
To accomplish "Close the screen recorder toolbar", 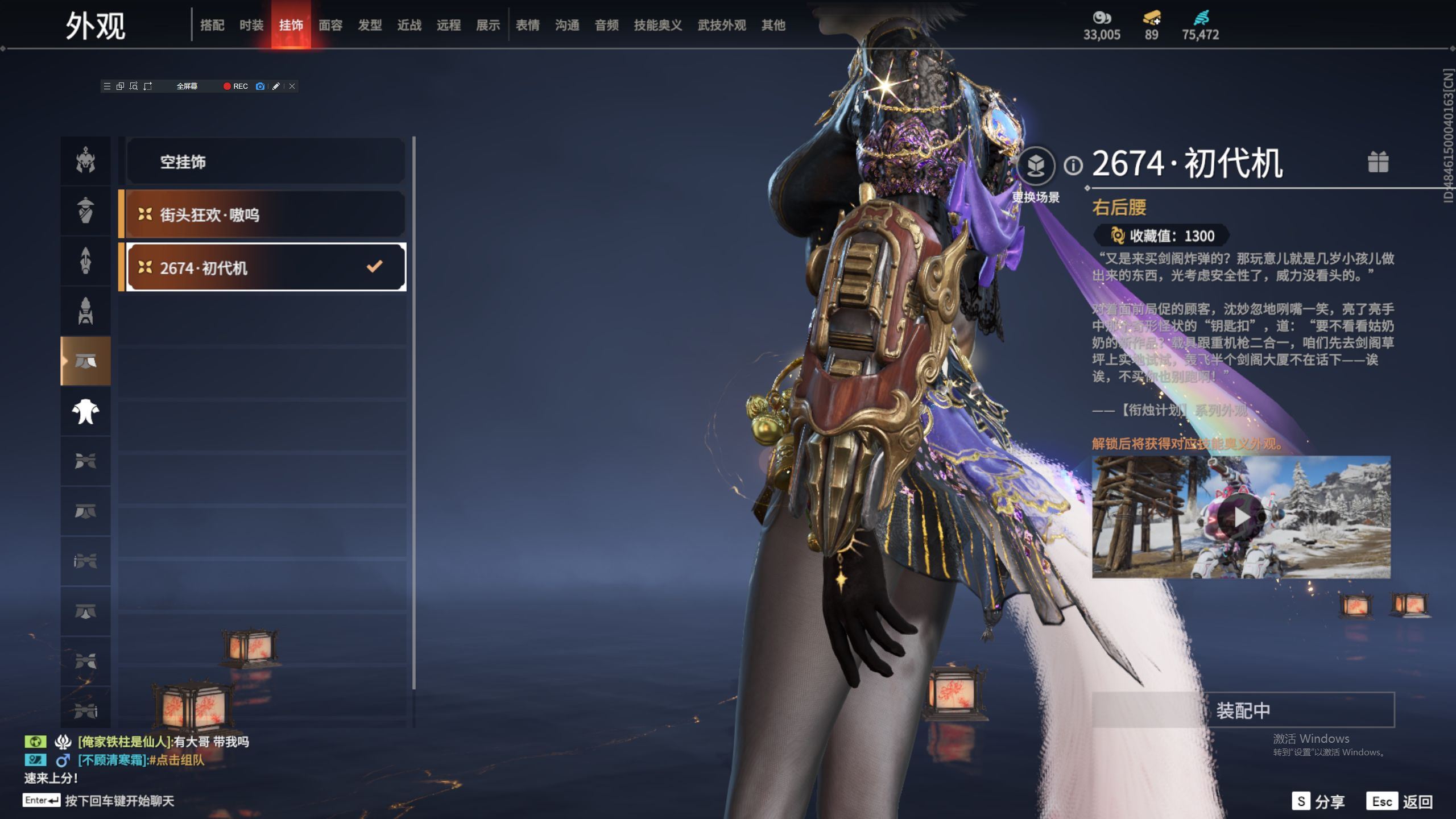I will (292, 86).
